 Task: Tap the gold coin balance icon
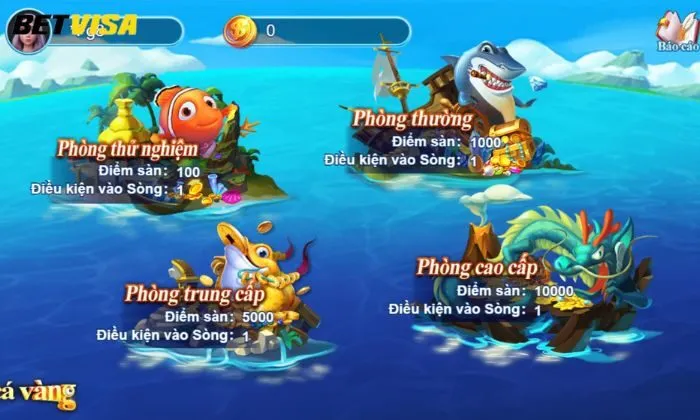click(x=240, y=31)
